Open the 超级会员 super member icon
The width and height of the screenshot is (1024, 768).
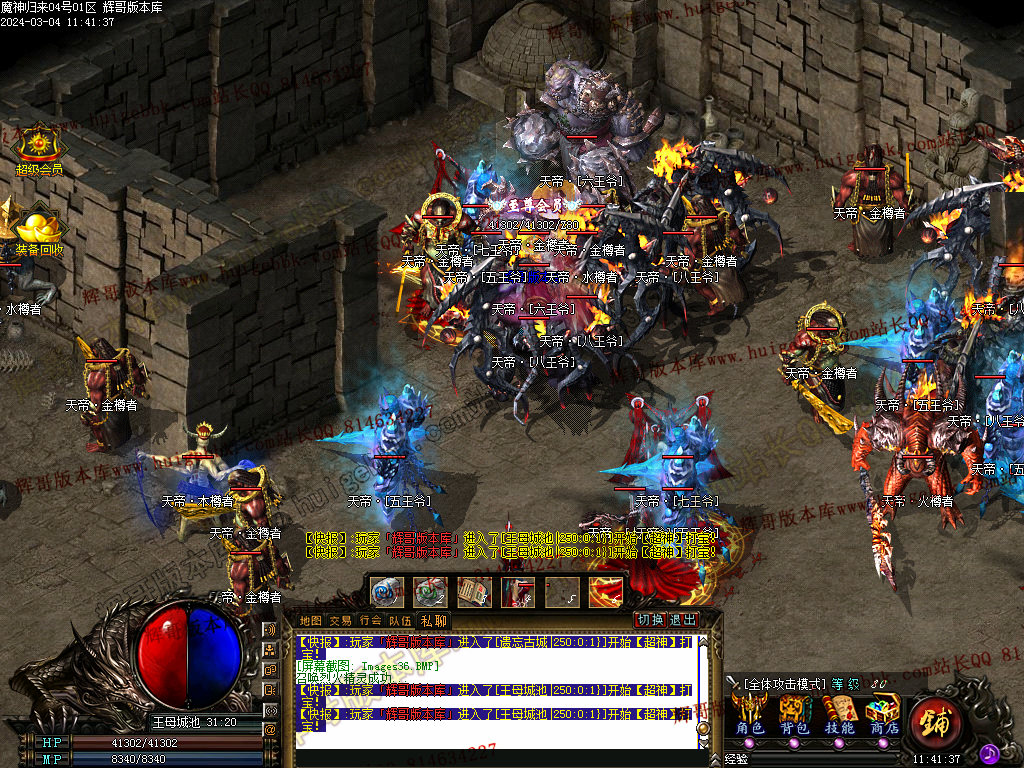pyautogui.click(x=38, y=148)
